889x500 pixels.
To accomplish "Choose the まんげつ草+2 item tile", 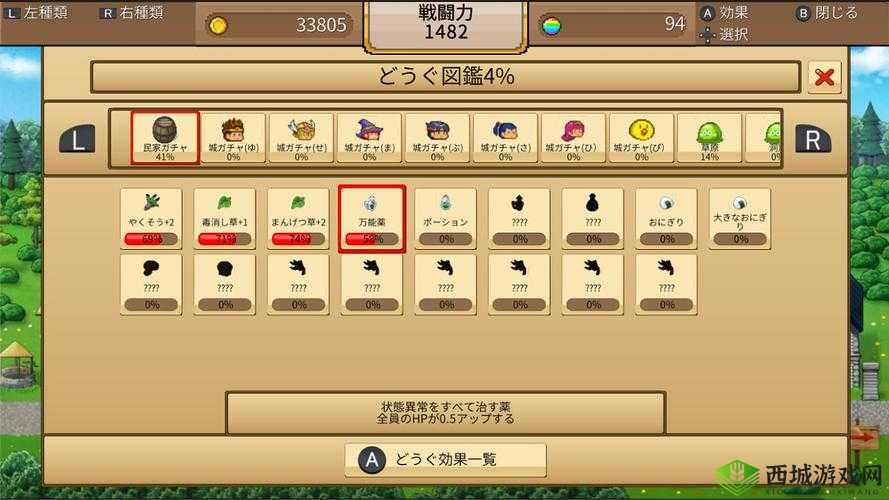I will 299,218.
